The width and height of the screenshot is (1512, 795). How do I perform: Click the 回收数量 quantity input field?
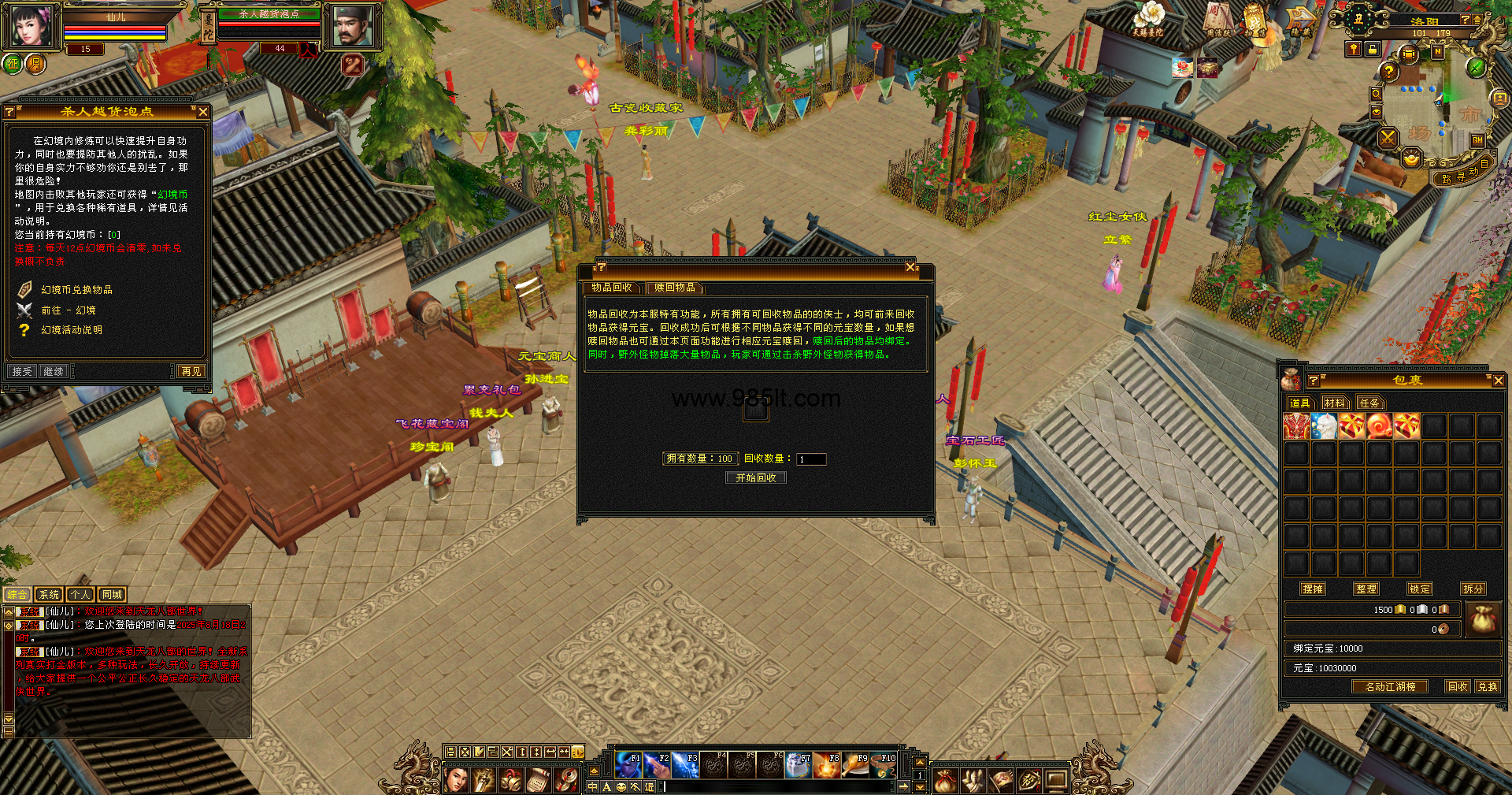pyautogui.click(x=810, y=459)
